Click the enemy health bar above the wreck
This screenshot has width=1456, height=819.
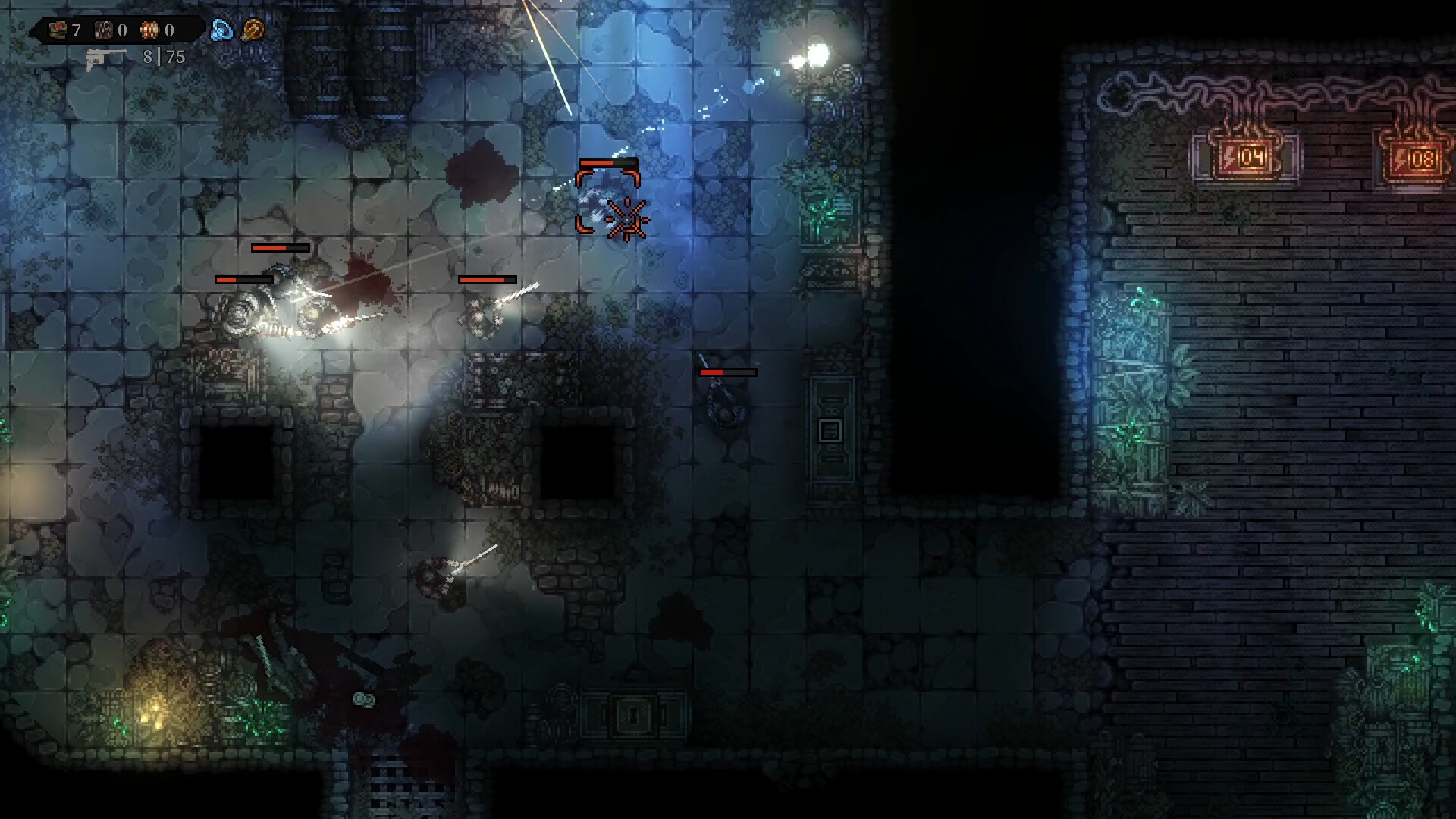(279, 248)
